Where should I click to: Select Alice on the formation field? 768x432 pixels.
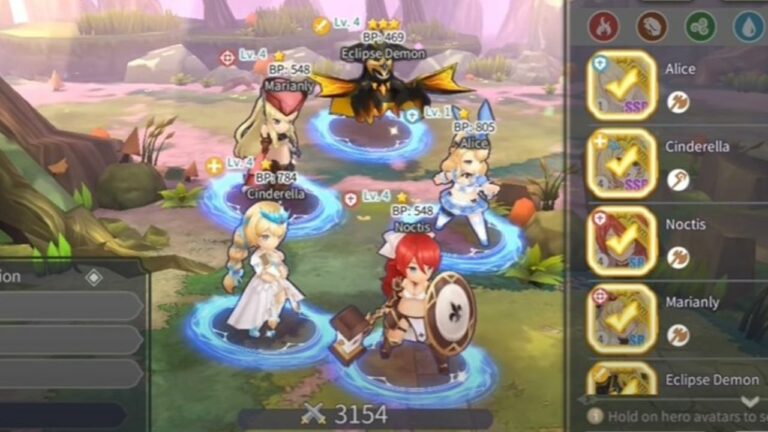[467, 189]
